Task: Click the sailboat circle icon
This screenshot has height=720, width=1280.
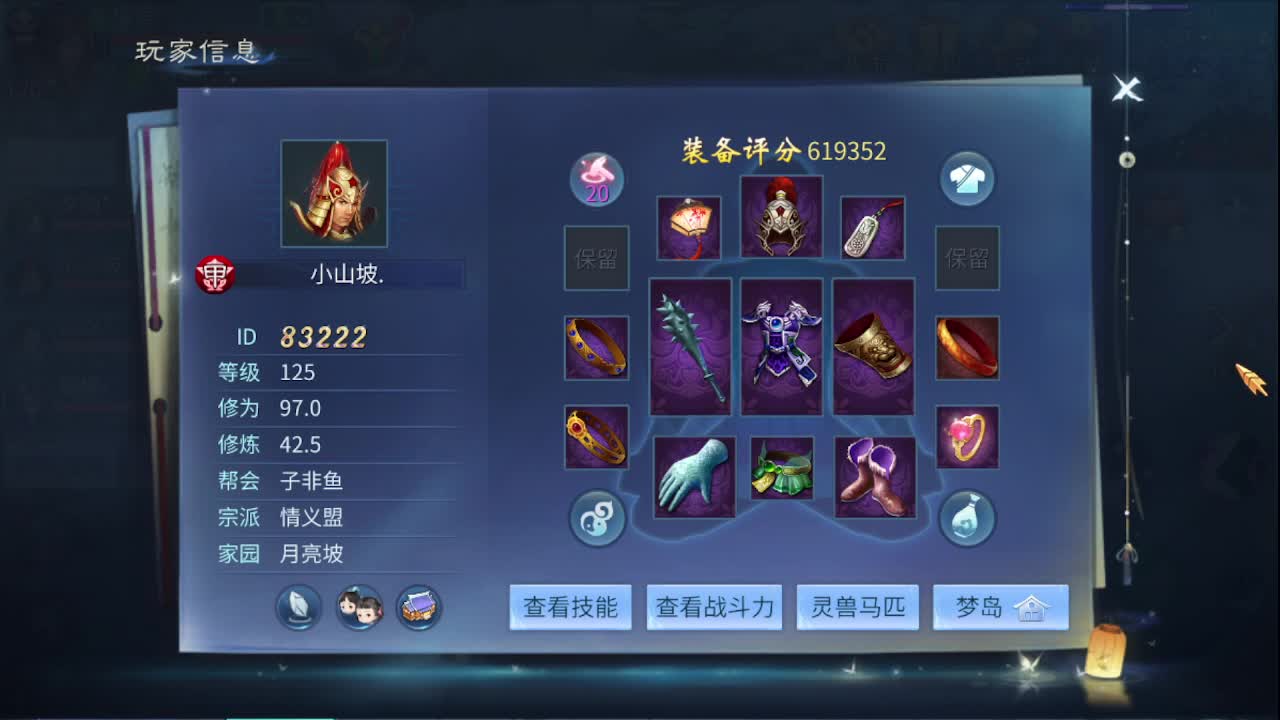Action: (296, 607)
